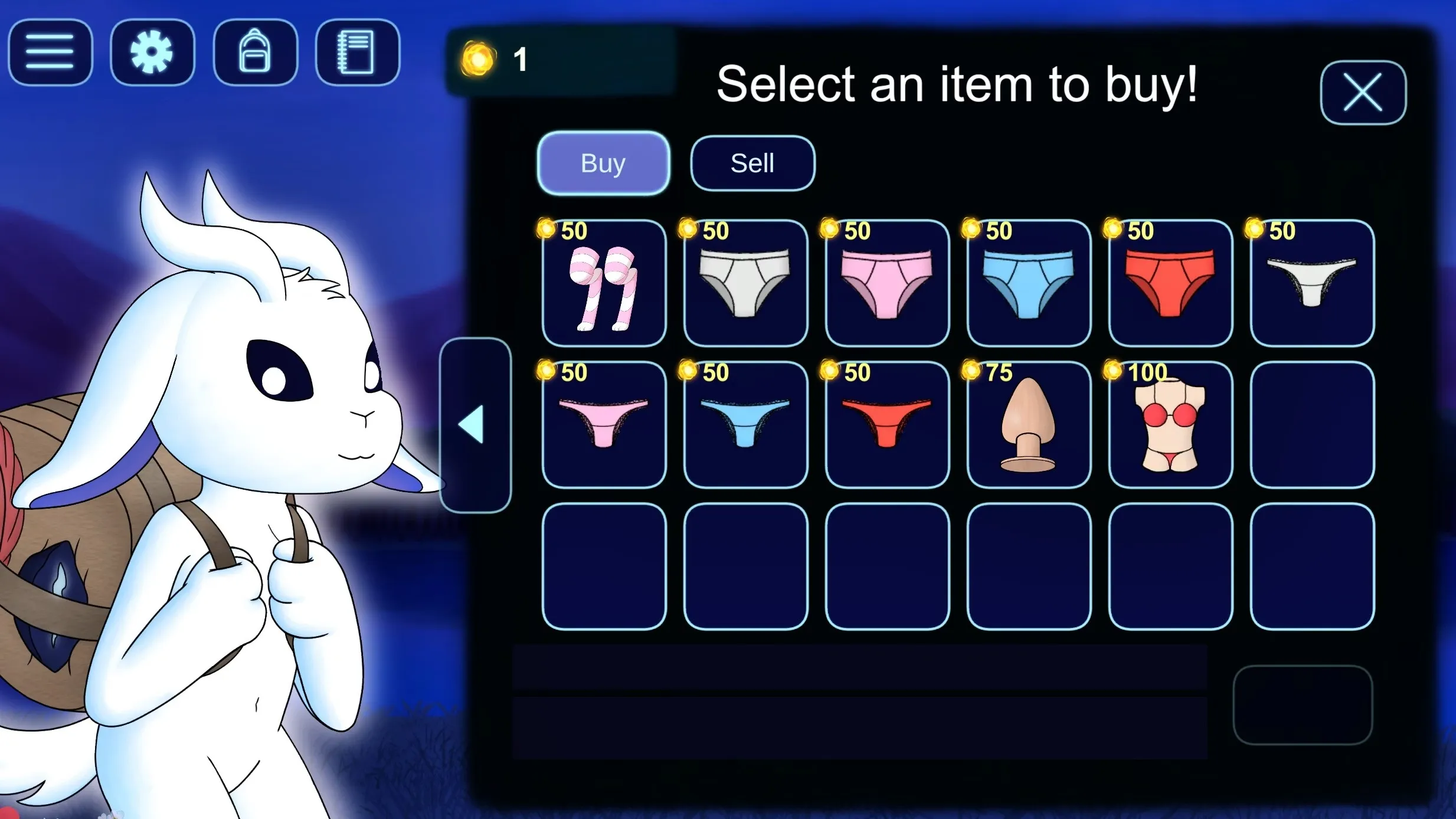1456x819 pixels.
Task: Switch to the Buy tab
Action: pyautogui.click(x=603, y=163)
